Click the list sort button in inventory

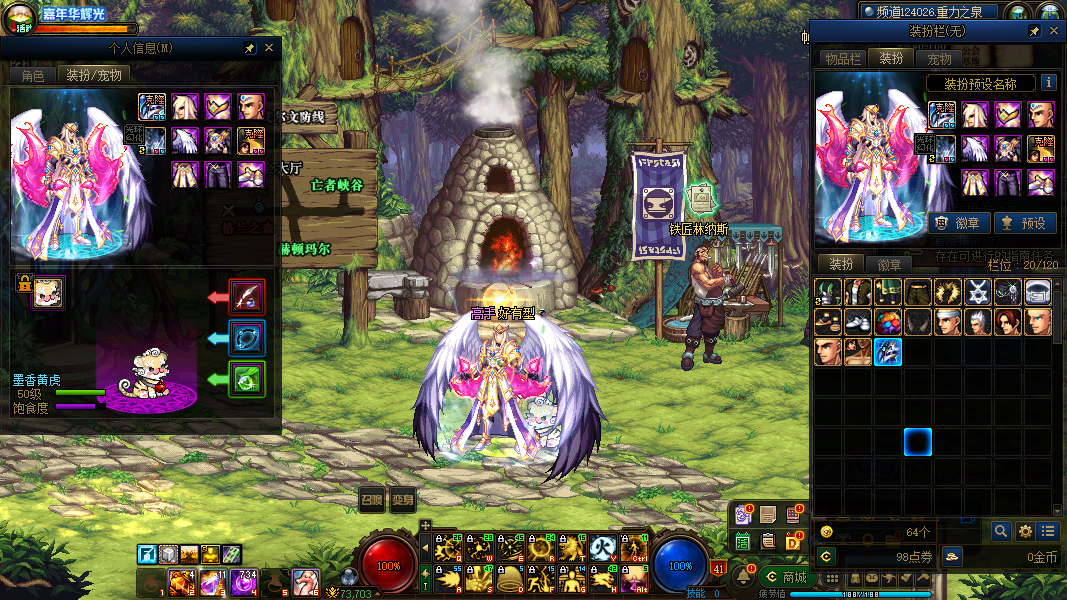(1048, 531)
